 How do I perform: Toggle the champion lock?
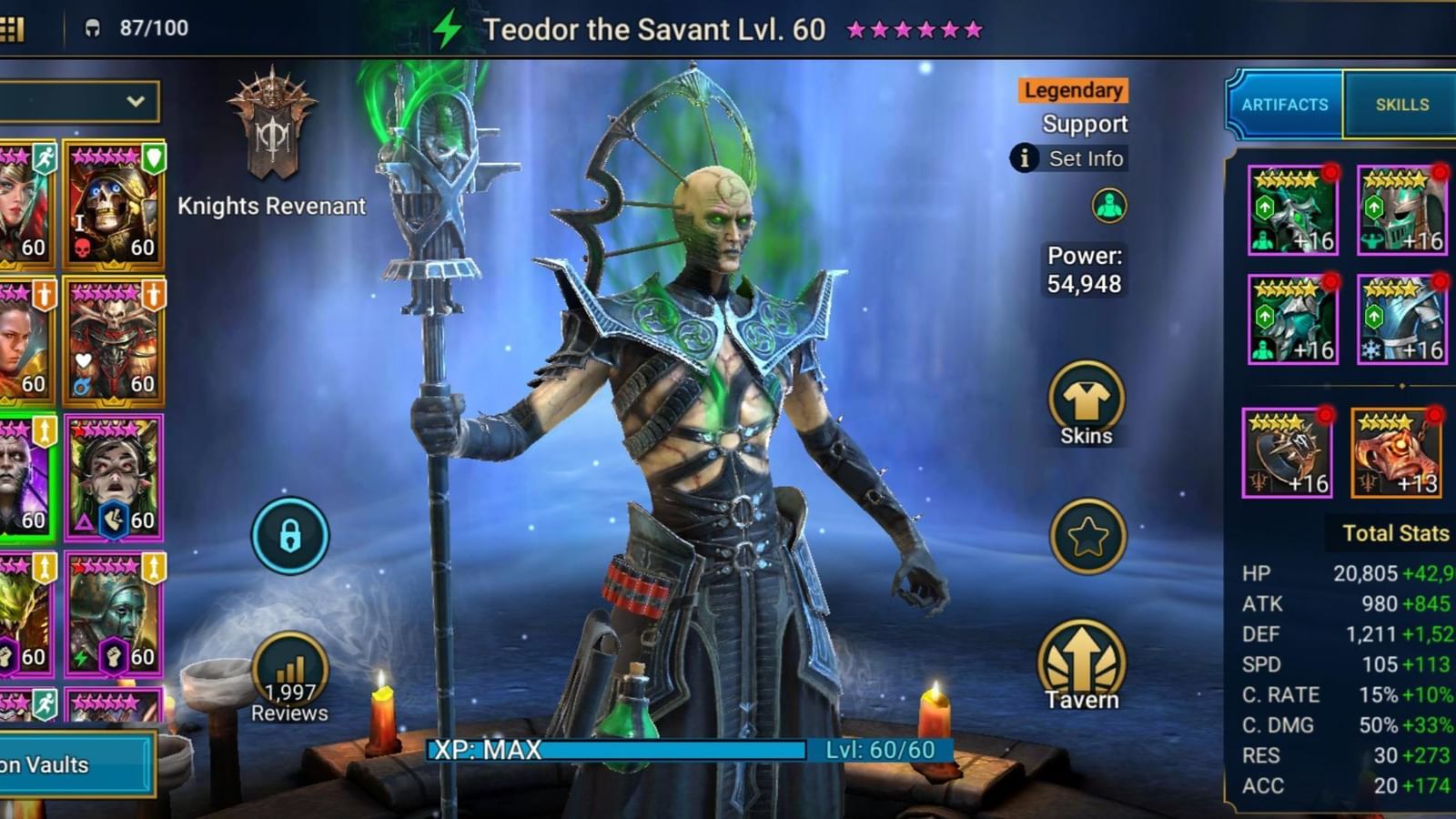(289, 535)
